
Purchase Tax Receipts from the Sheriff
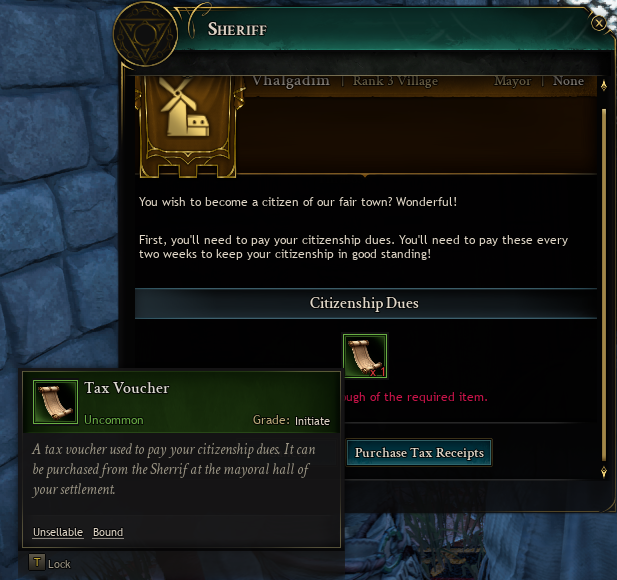click(419, 453)
